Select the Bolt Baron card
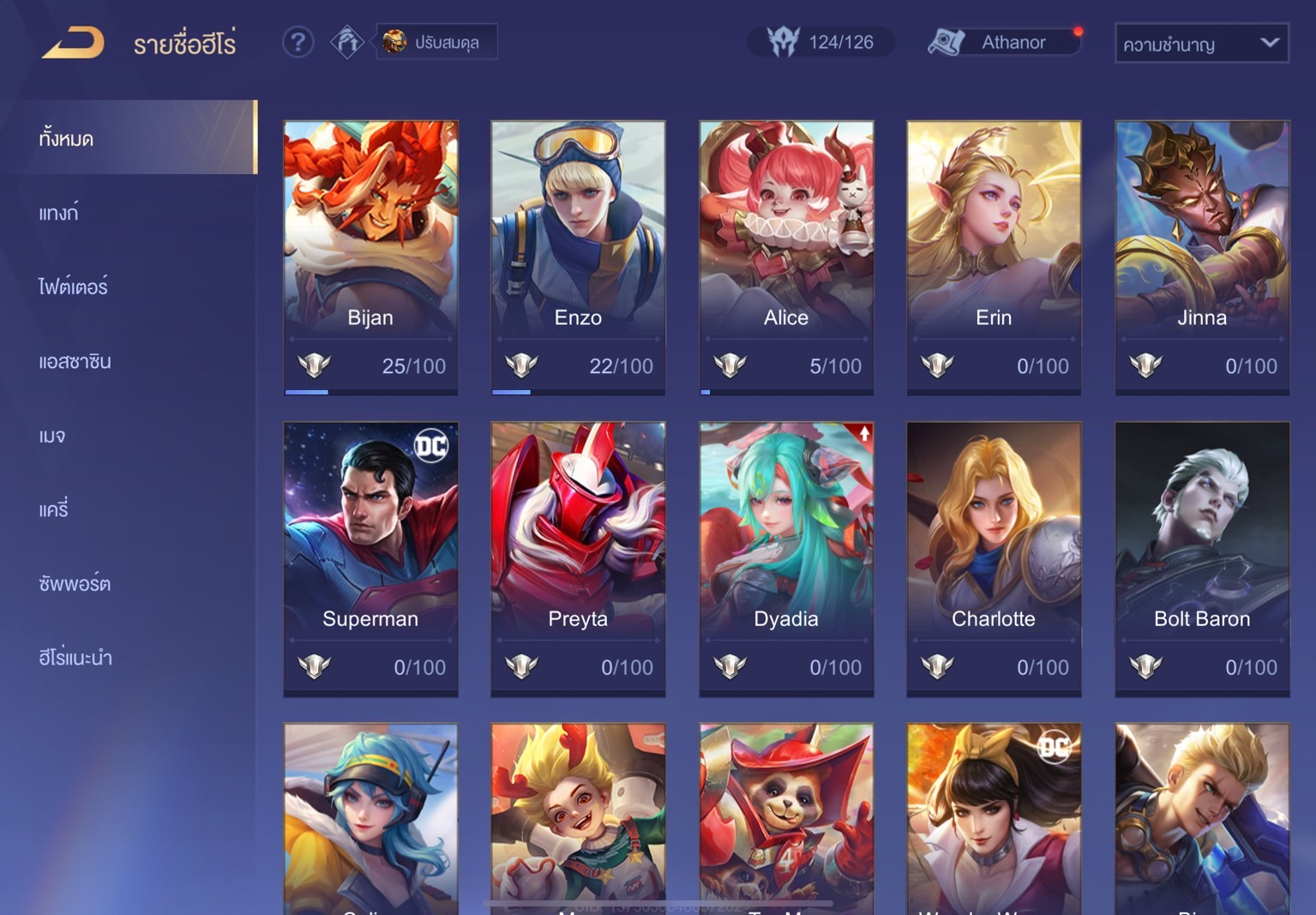The width and height of the screenshot is (1316, 915). (1202, 558)
